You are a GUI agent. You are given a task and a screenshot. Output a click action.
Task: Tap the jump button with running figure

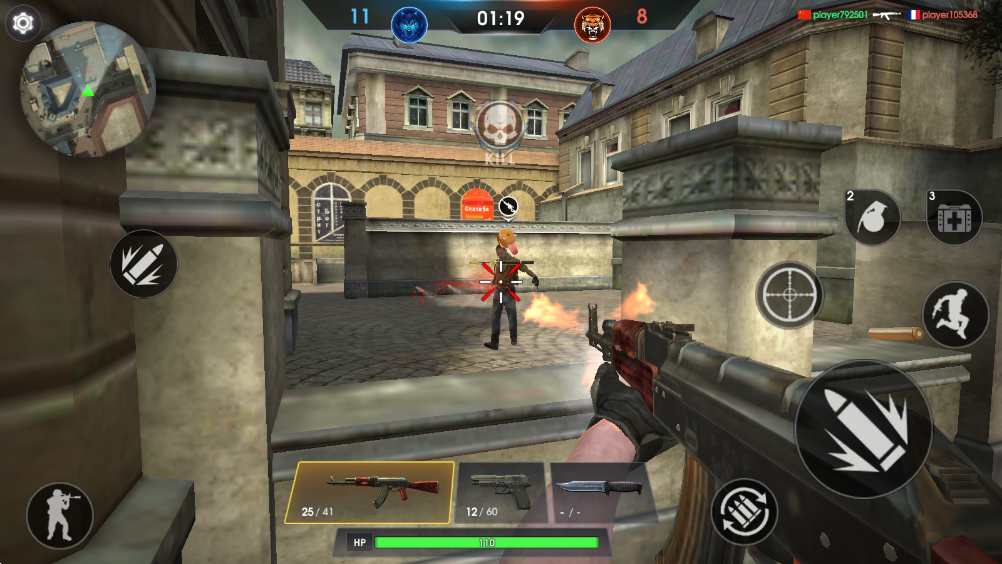955,313
